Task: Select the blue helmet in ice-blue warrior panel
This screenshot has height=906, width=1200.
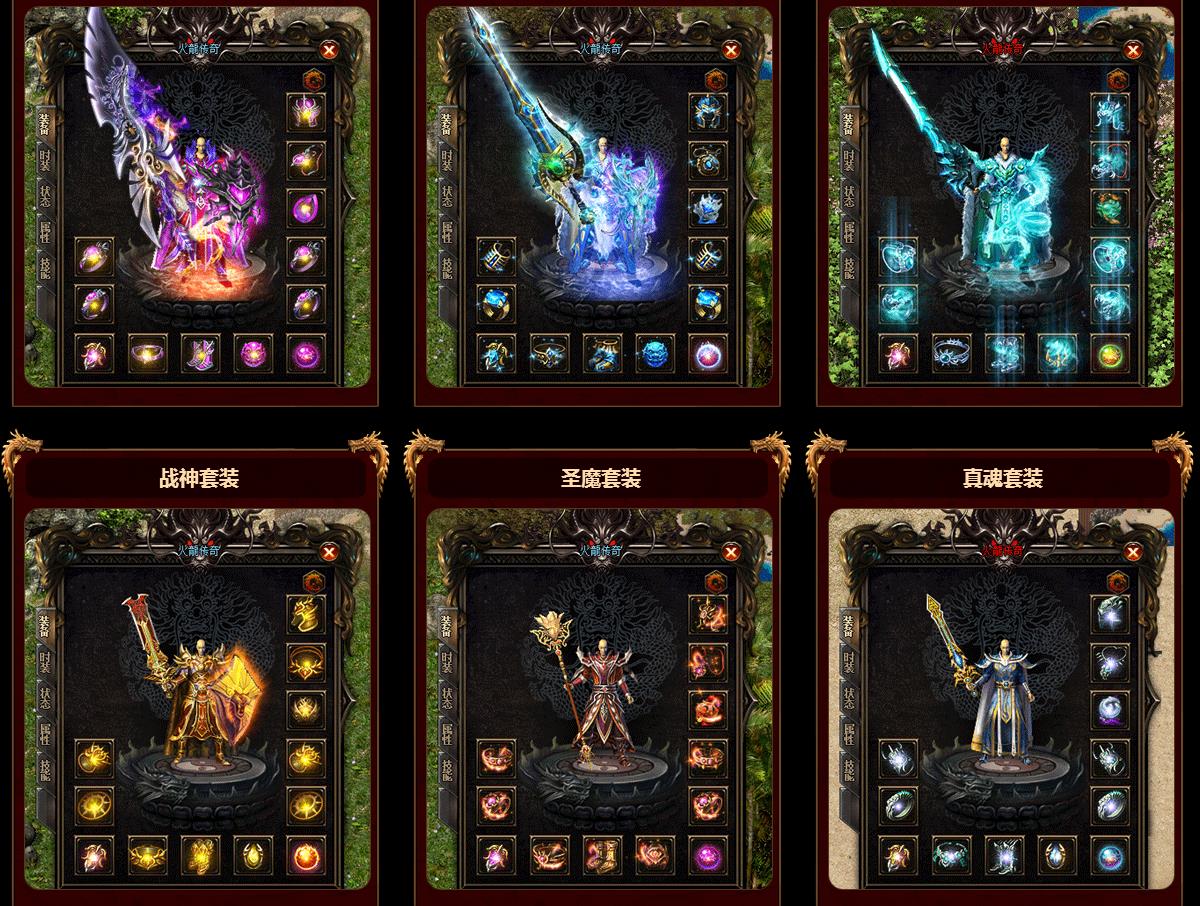Action: click(708, 111)
